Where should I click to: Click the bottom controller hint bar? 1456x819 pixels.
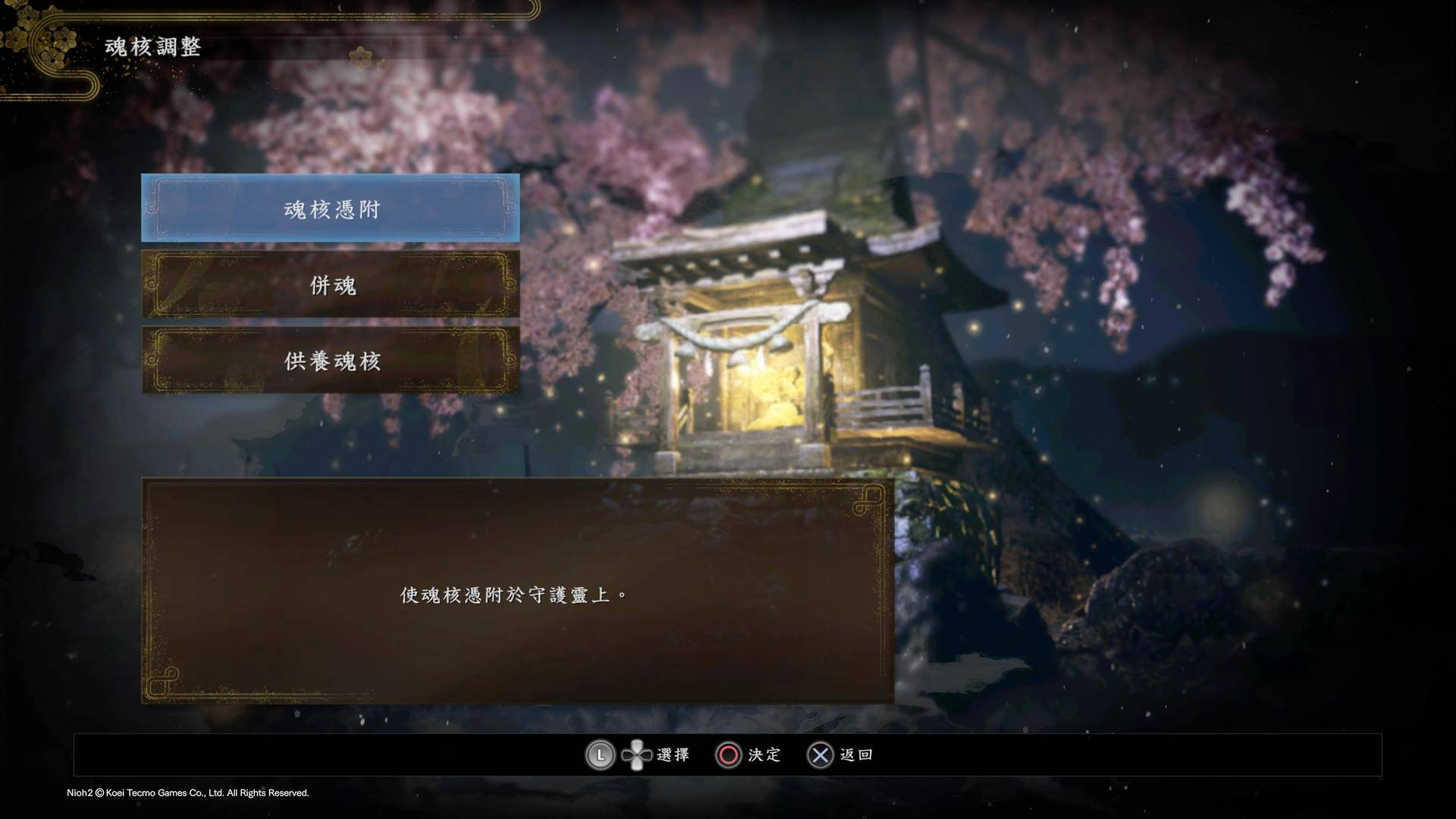point(728,755)
